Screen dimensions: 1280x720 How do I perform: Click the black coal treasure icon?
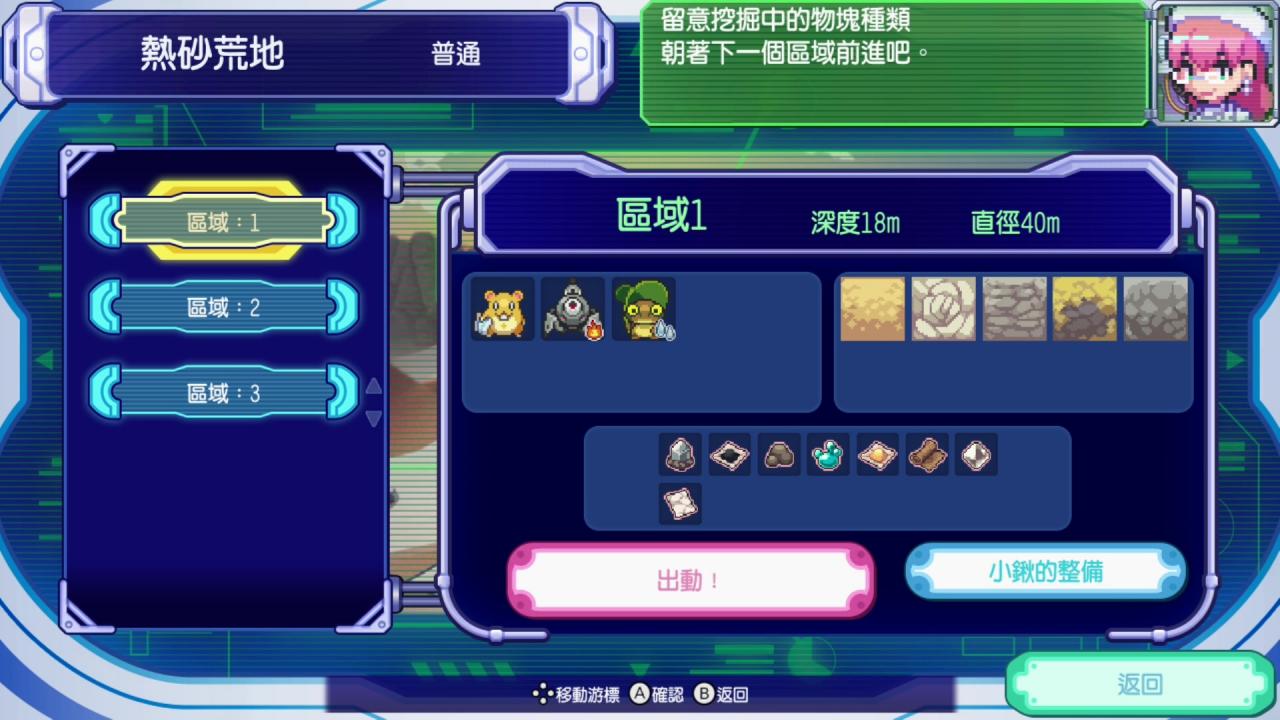click(729, 455)
